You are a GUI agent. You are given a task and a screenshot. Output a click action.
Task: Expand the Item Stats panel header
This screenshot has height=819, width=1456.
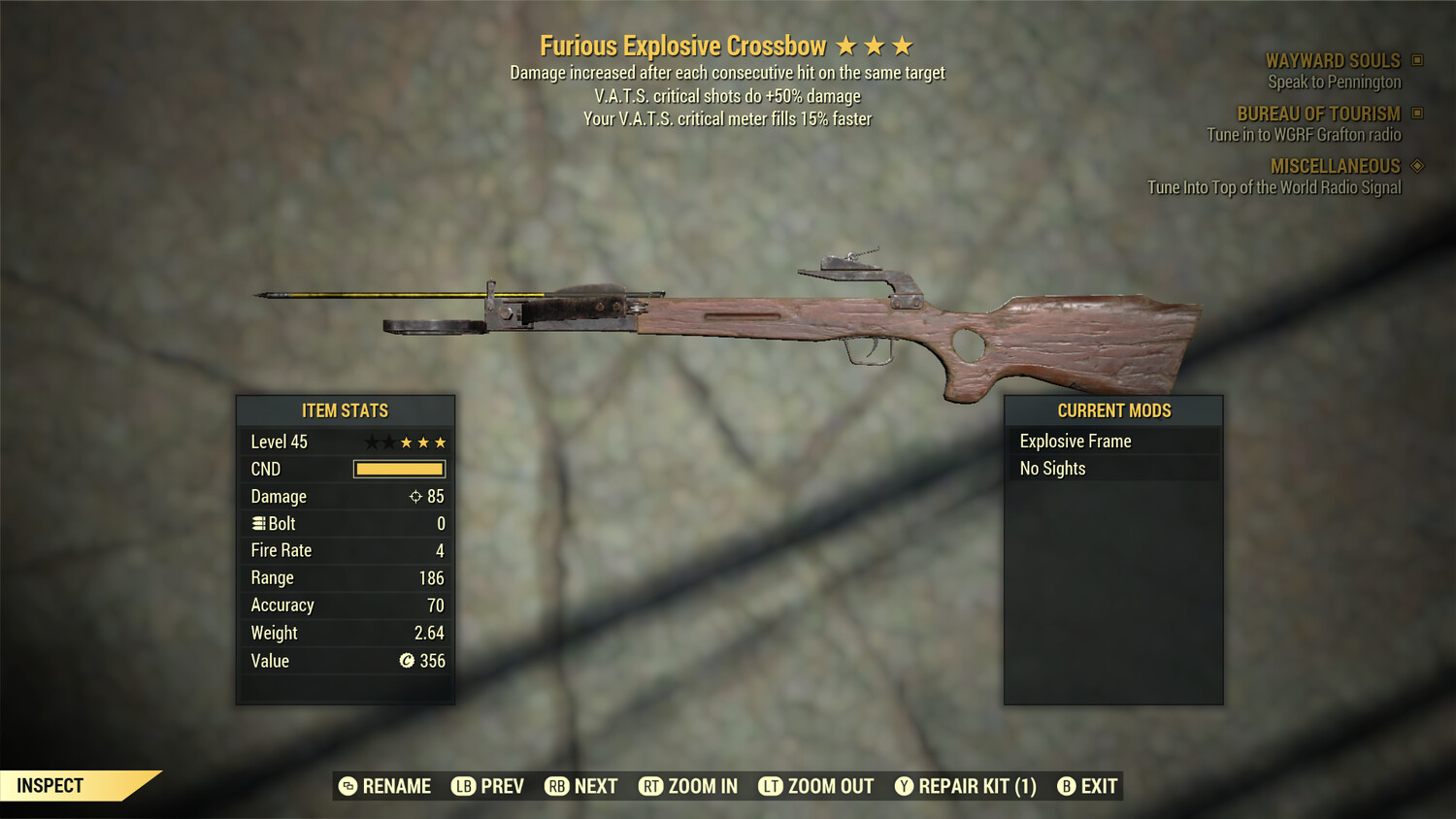tap(346, 410)
